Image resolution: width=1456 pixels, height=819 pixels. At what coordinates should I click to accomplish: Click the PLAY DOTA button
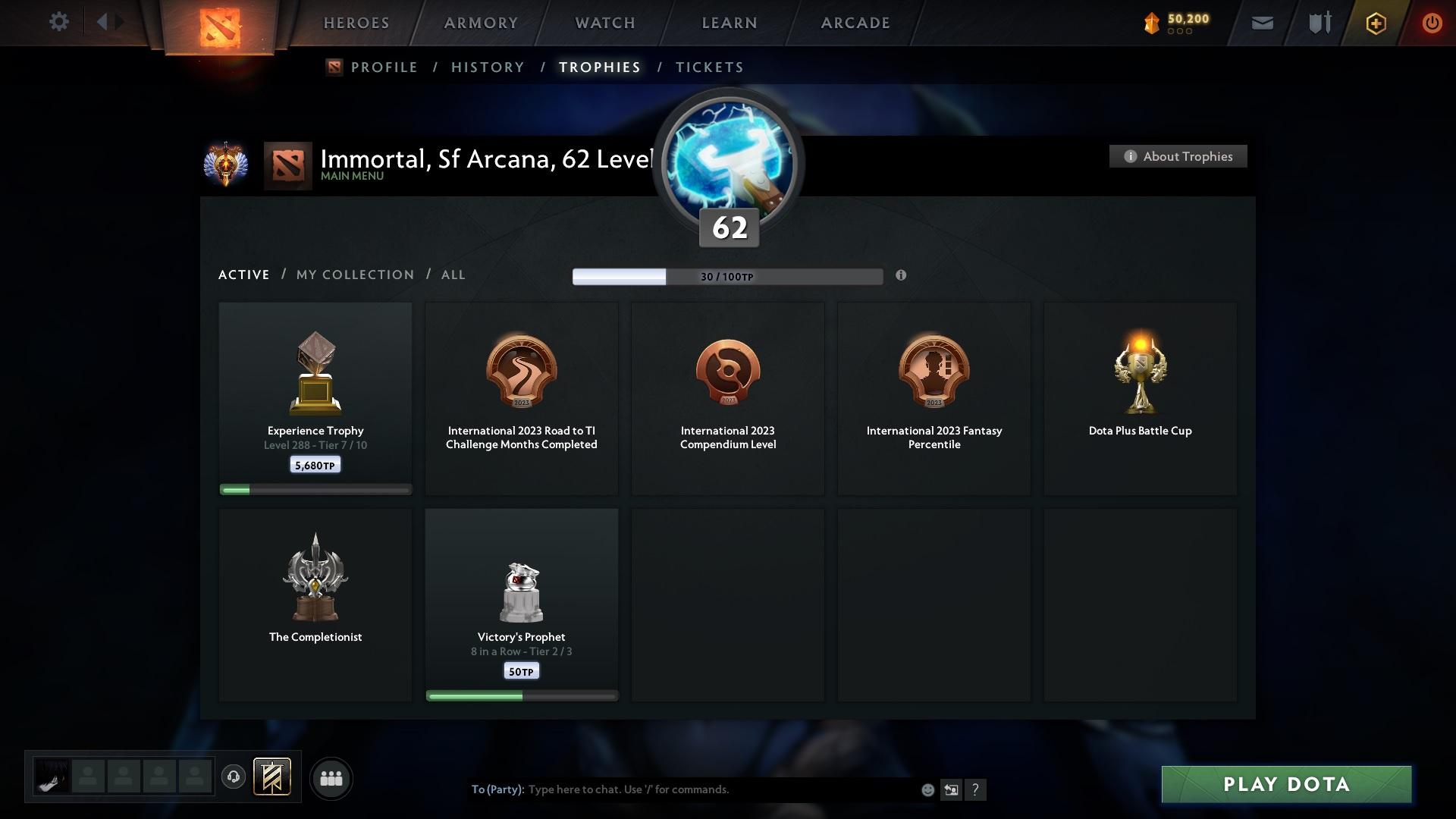(x=1285, y=785)
